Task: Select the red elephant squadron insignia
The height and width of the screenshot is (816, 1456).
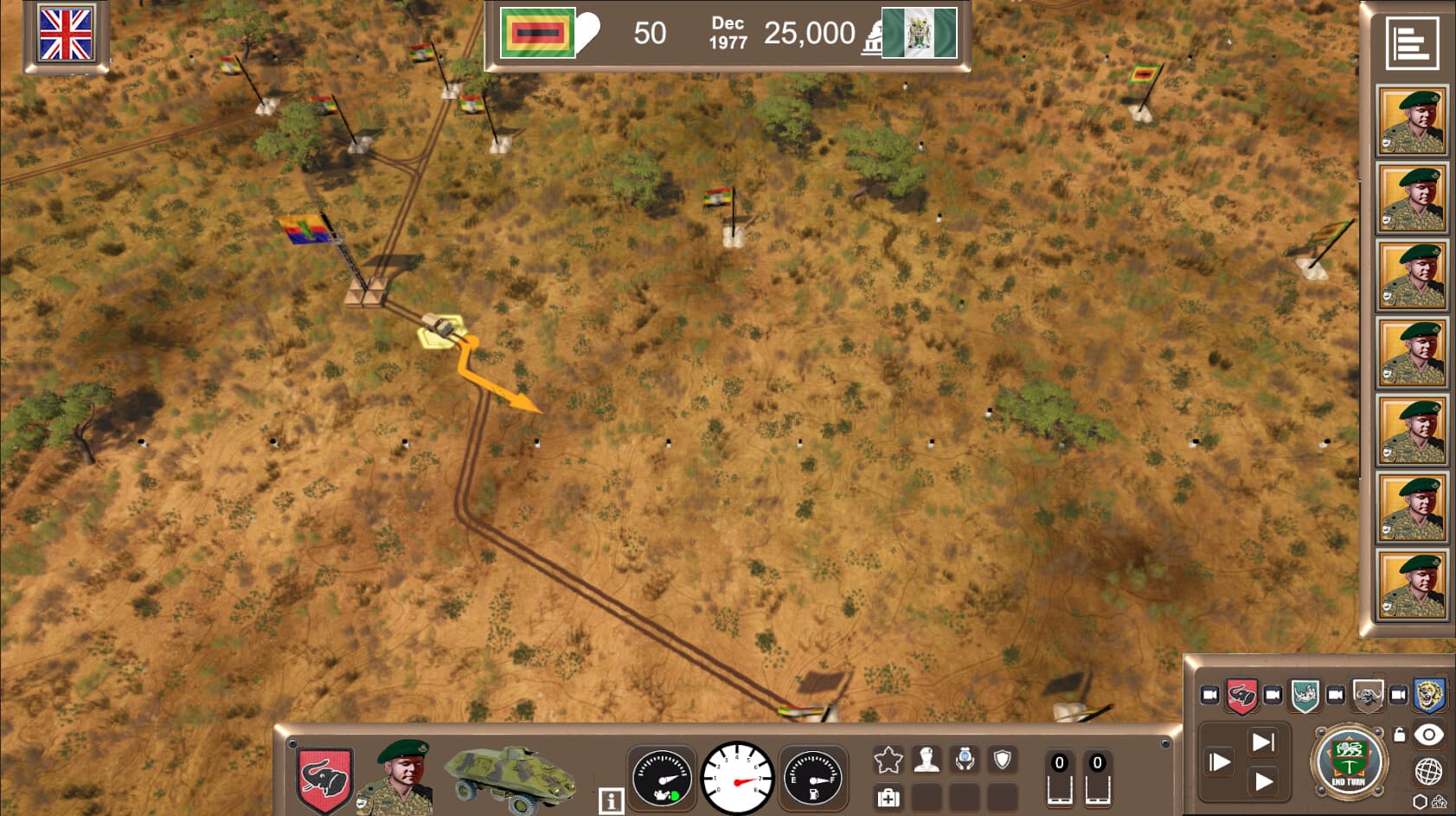Action: (1241, 696)
